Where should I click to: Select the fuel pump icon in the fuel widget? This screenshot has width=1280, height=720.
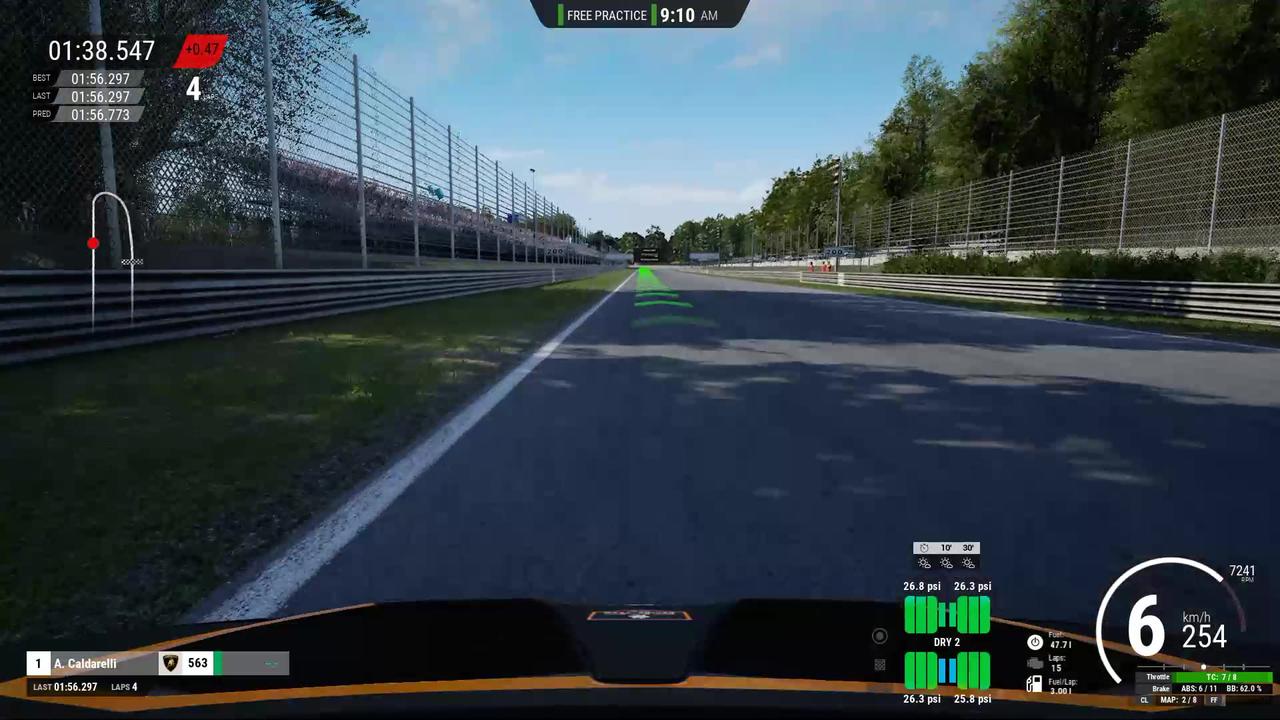point(1034,683)
